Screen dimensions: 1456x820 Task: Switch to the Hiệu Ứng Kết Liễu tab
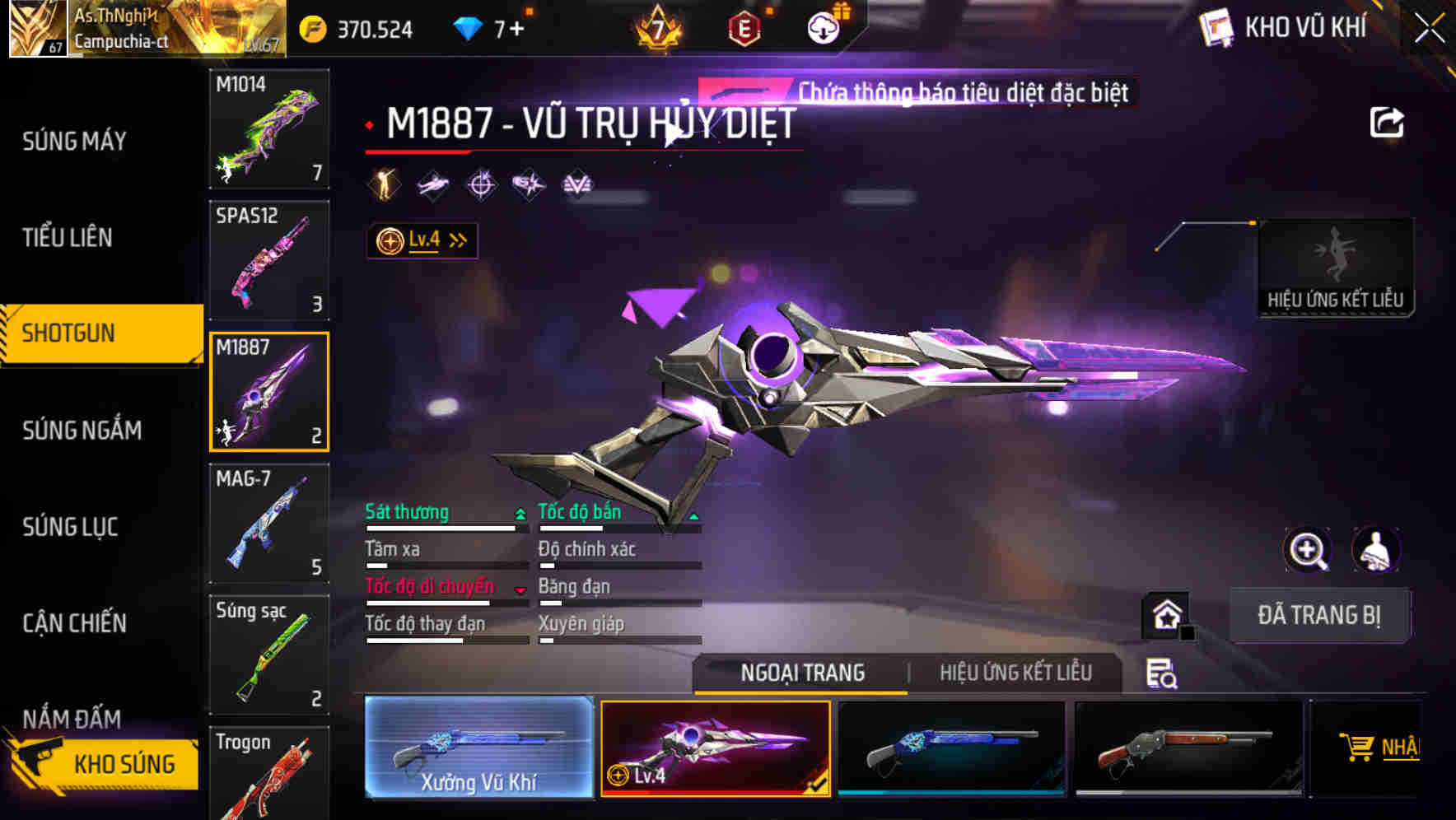pos(1016,673)
